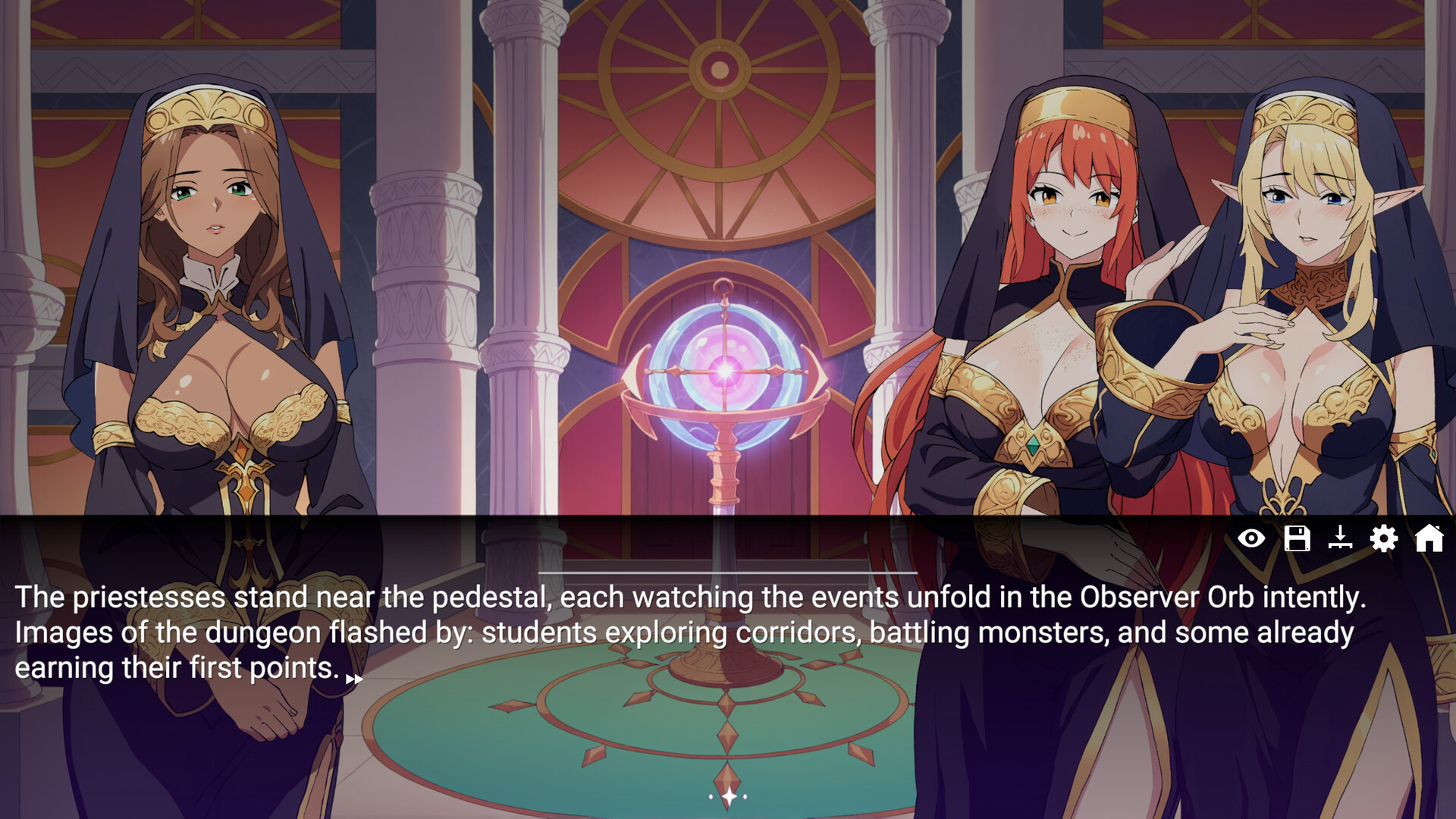The height and width of the screenshot is (819, 1456).
Task: Click the skip arrows after the dialogue text
Action: point(354,679)
